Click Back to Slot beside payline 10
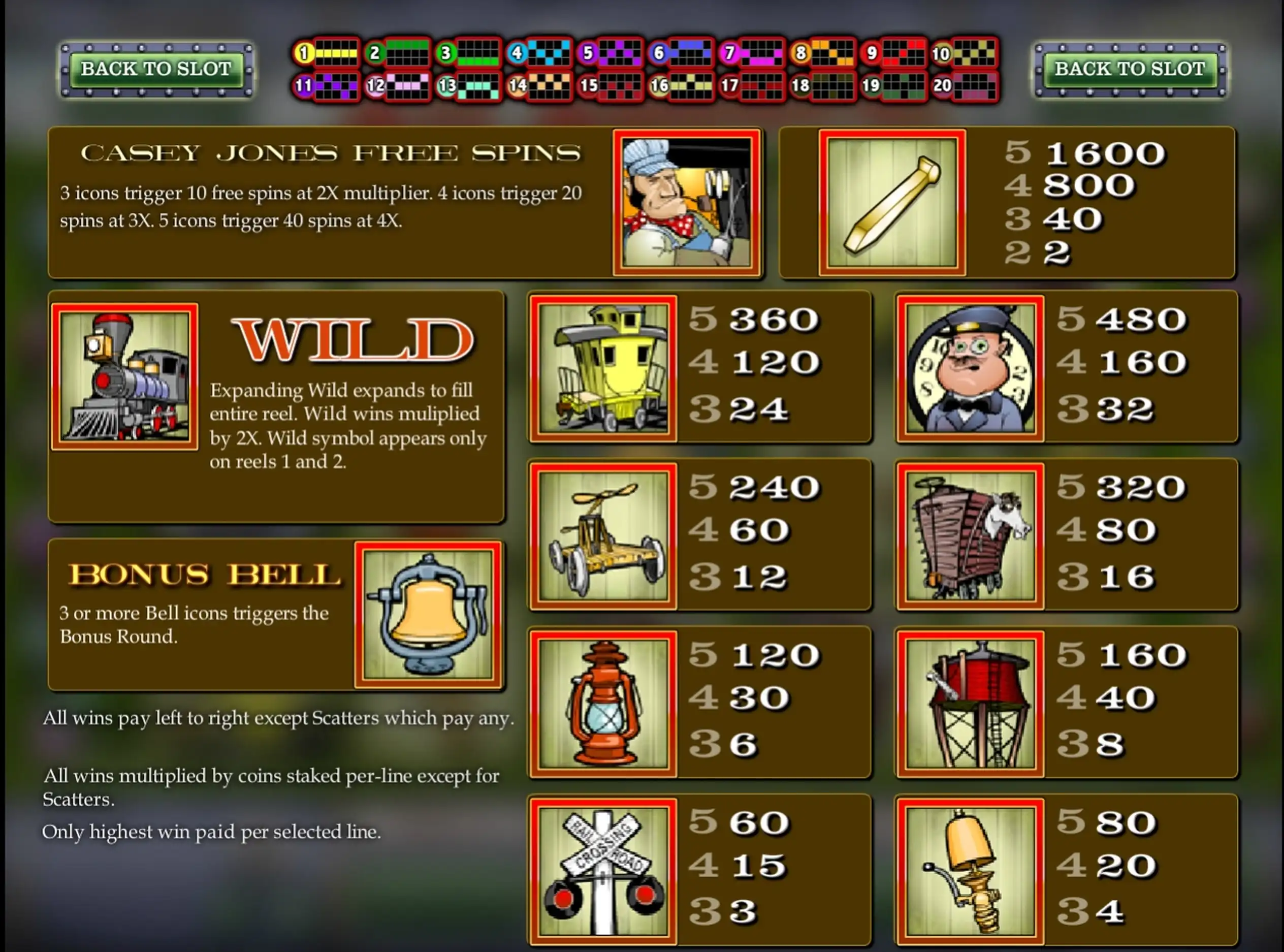The width and height of the screenshot is (1284, 952). click(x=1129, y=69)
